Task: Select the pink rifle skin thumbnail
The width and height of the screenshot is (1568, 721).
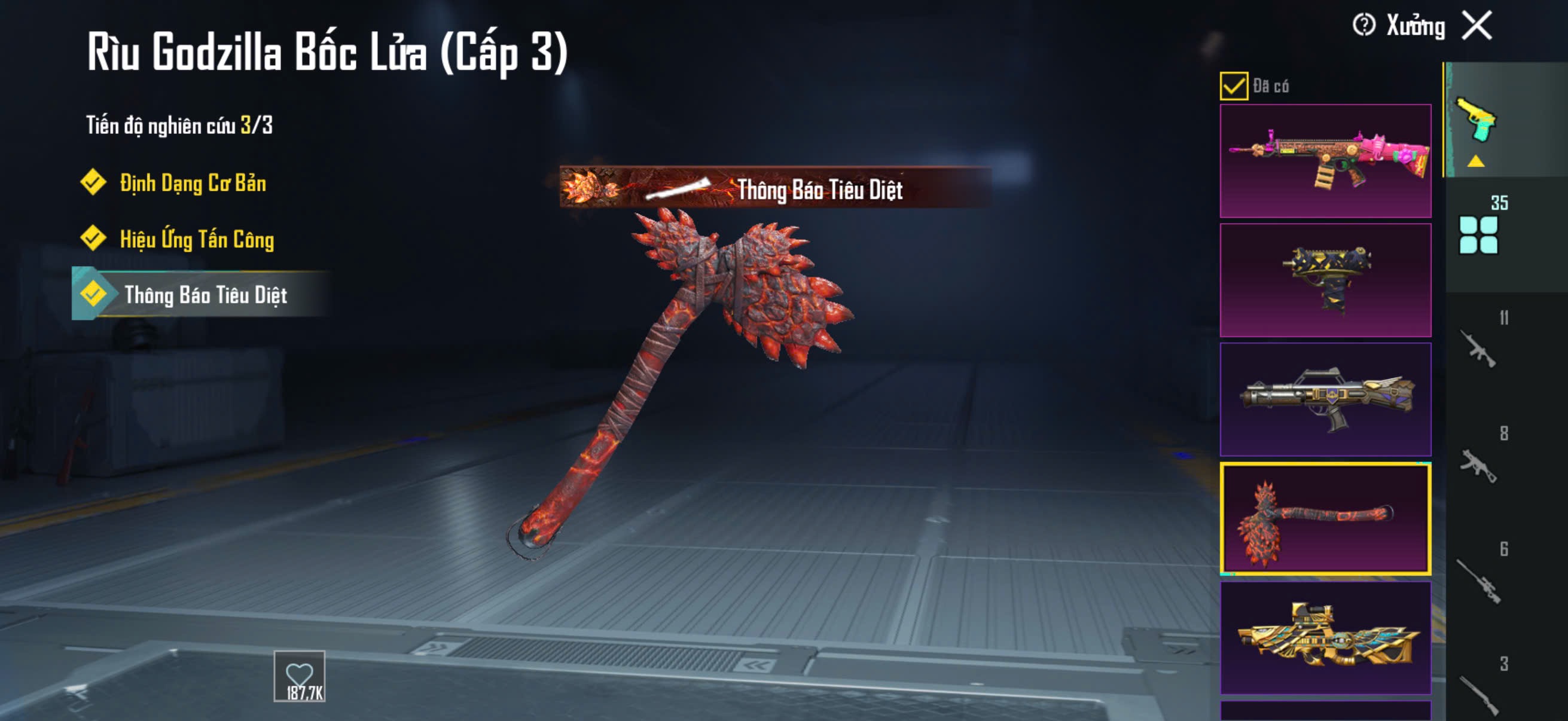Action: [x=1325, y=161]
